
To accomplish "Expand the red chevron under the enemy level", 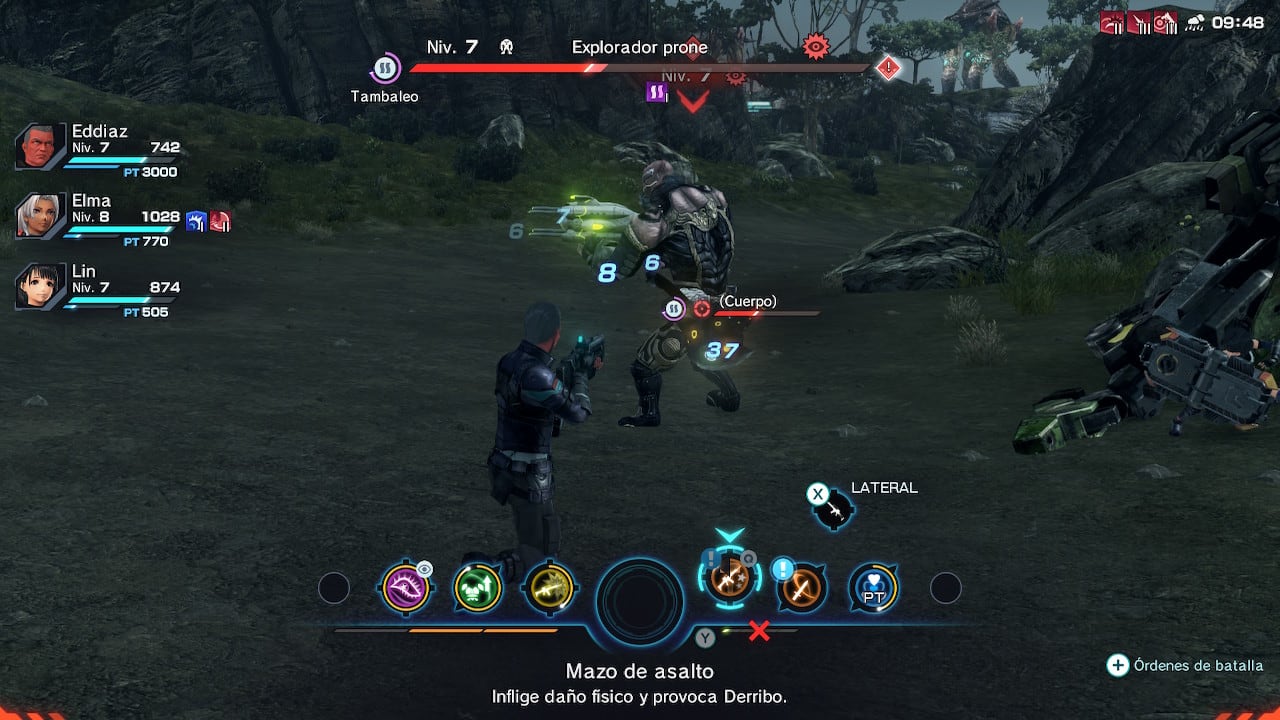I will coord(695,100).
